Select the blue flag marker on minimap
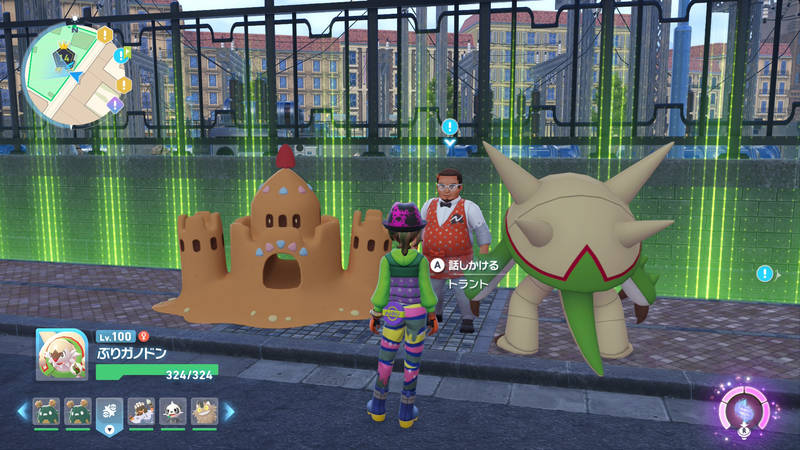800x450 pixels. coord(121,55)
